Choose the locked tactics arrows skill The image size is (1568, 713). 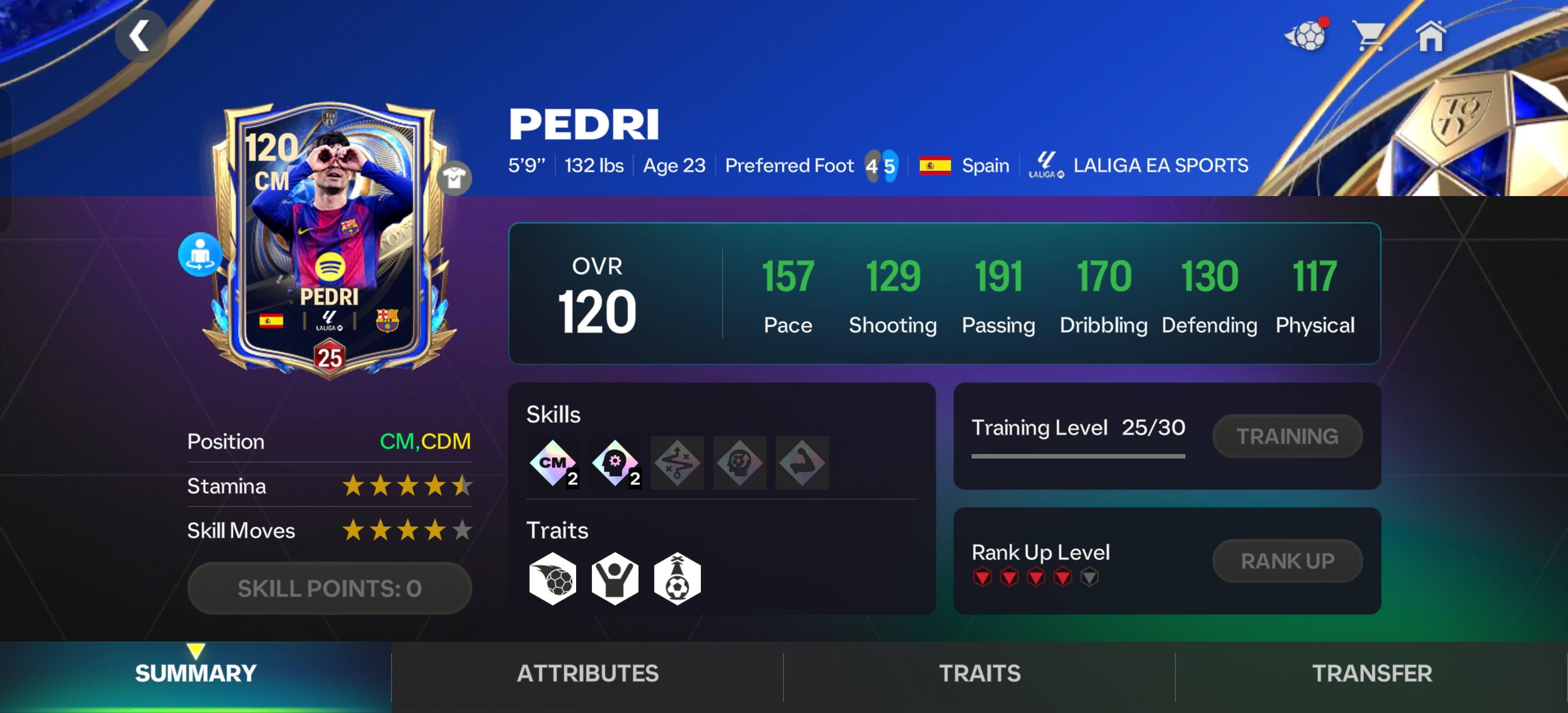pyautogui.click(x=677, y=463)
